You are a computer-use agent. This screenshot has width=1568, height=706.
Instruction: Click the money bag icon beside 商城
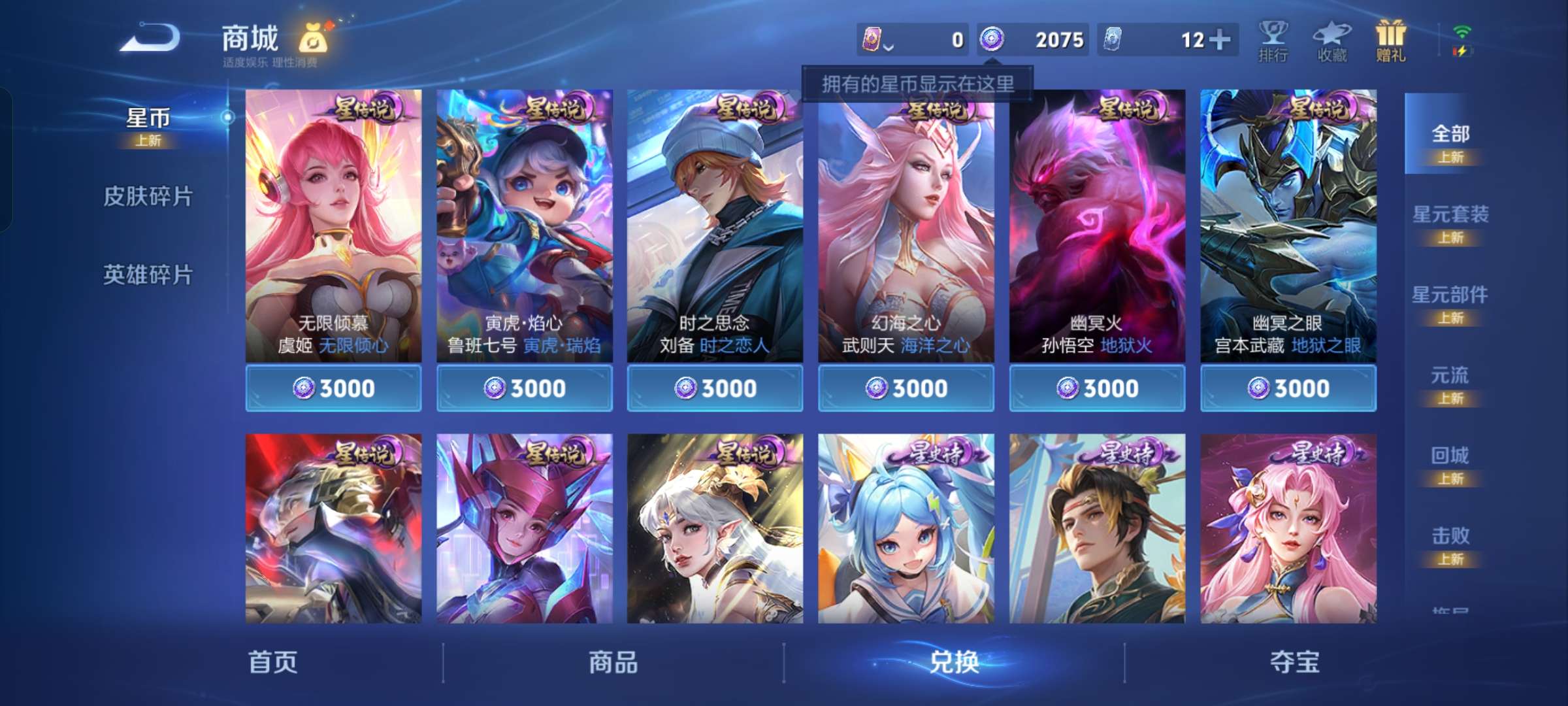point(312,39)
